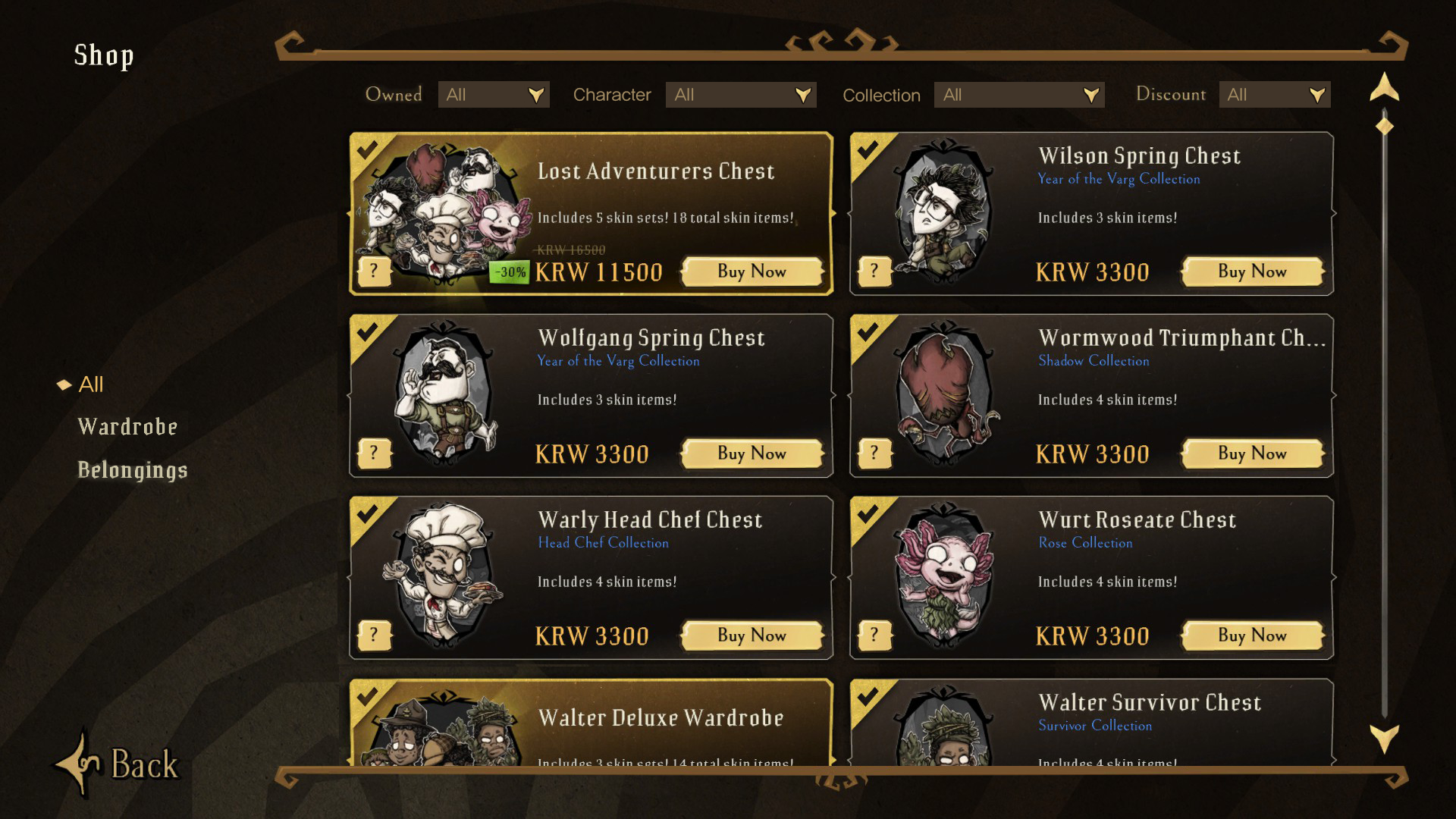Switch to the Wardrobe section
Image resolution: width=1456 pixels, height=819 pixels.
pos(127,426)
